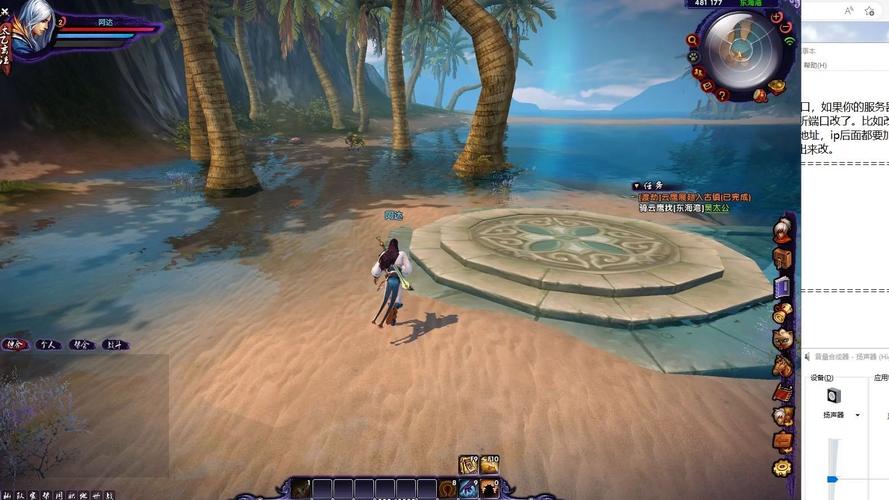Screen dimensions: 889x500
Task: Use the blue skill icon on hotbar
Action: coord(468,488)
